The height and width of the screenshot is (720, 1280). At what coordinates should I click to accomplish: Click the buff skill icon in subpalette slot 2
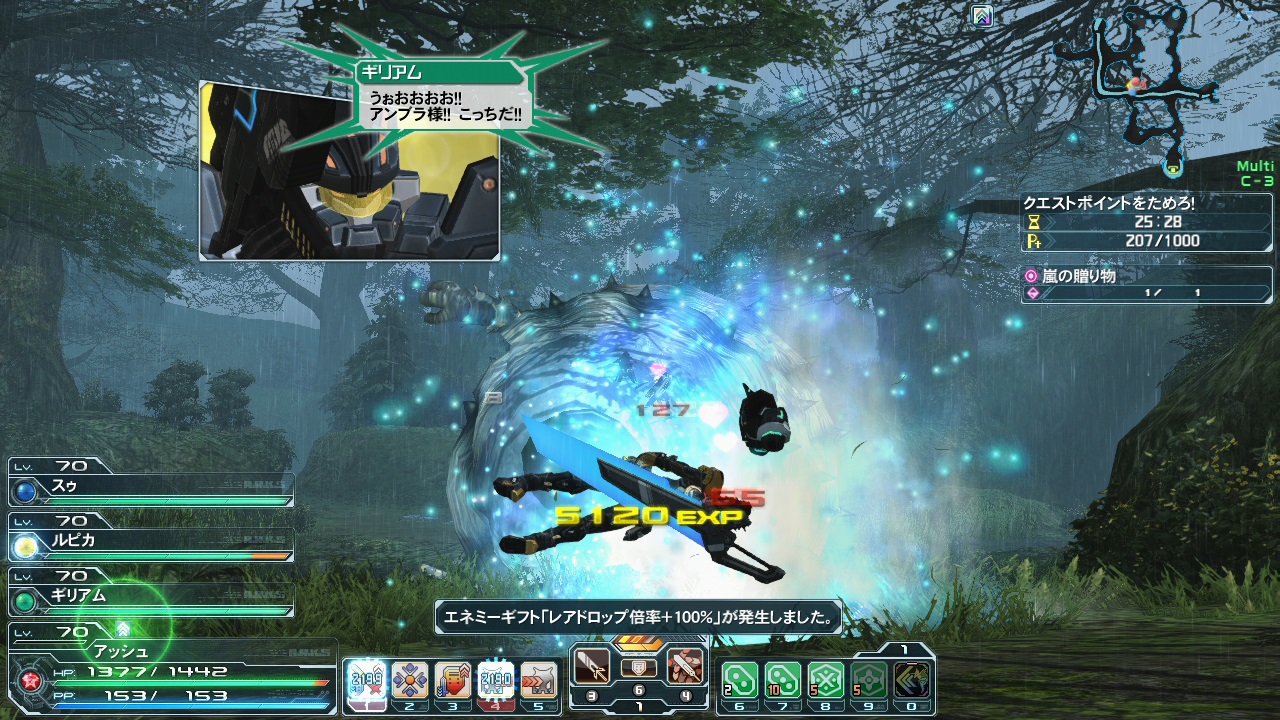pos(411,680)
